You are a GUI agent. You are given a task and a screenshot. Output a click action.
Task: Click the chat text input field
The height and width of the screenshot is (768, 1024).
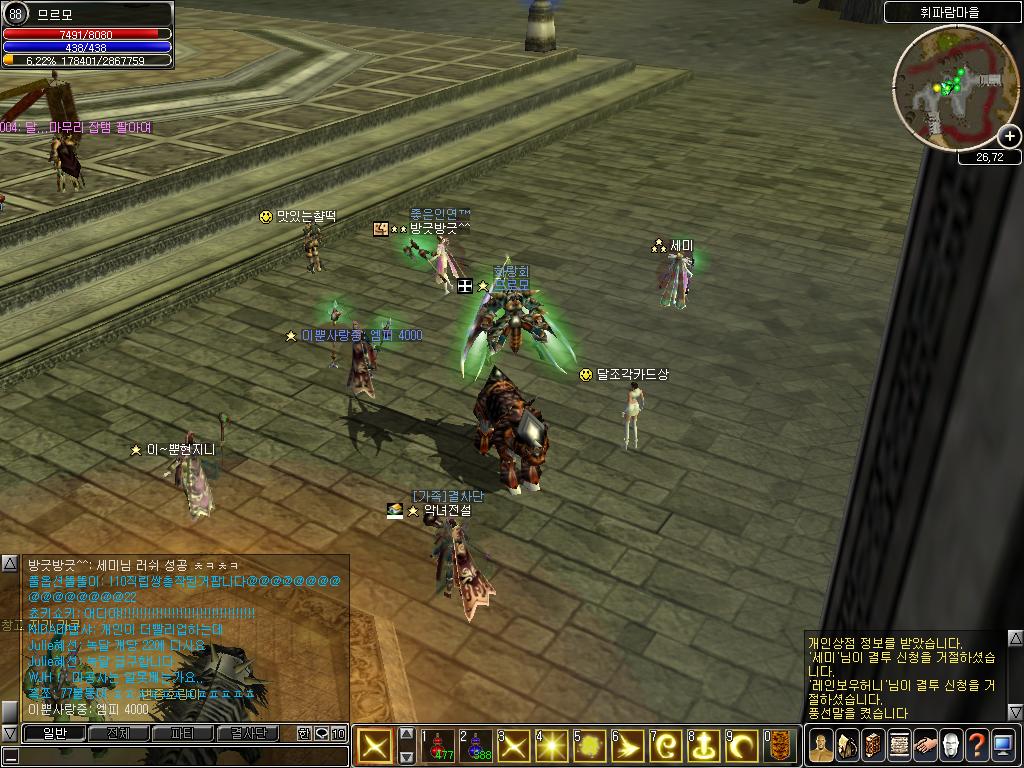tap(170, 755)
